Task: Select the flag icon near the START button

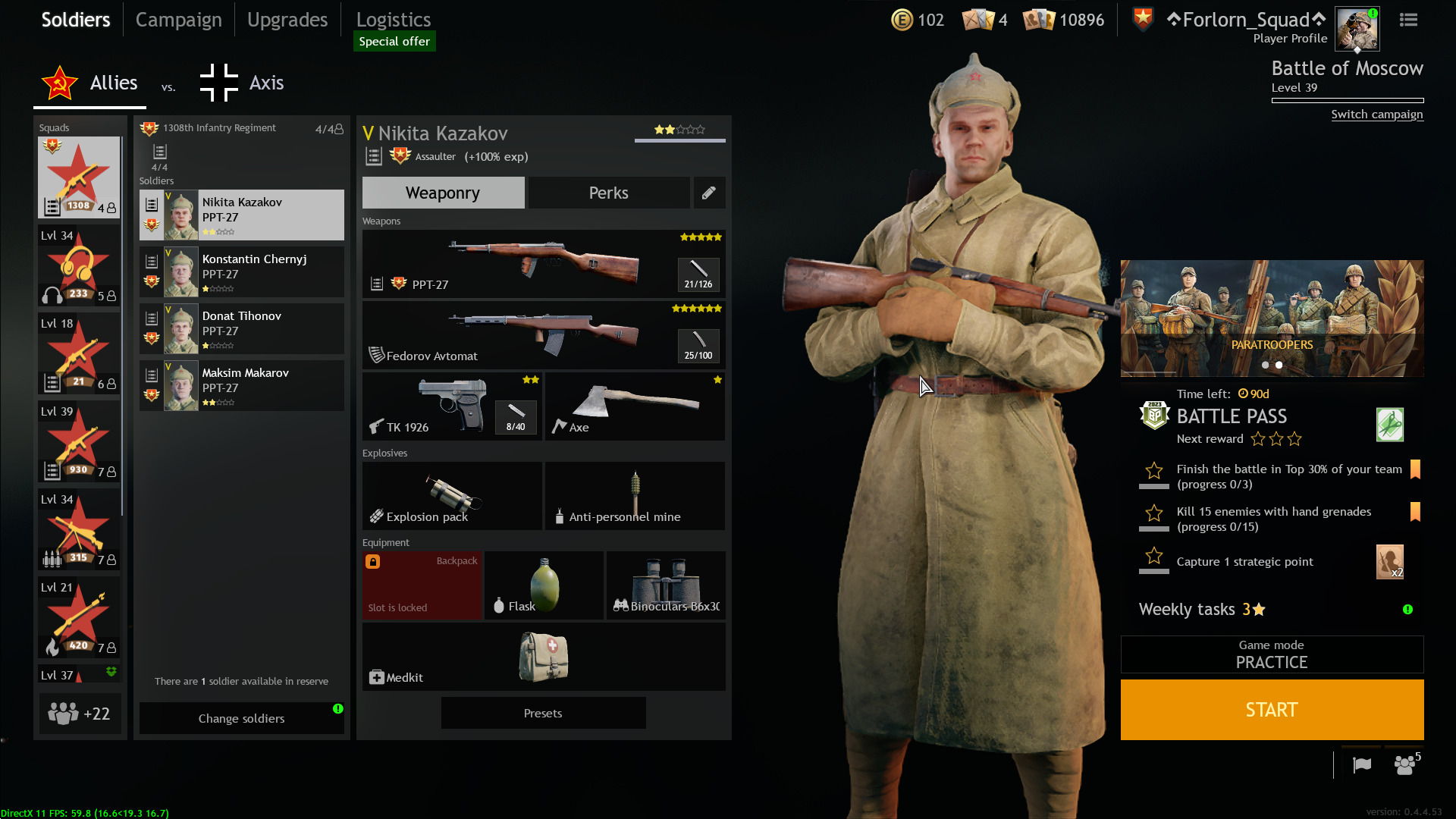Action: 1361,765
